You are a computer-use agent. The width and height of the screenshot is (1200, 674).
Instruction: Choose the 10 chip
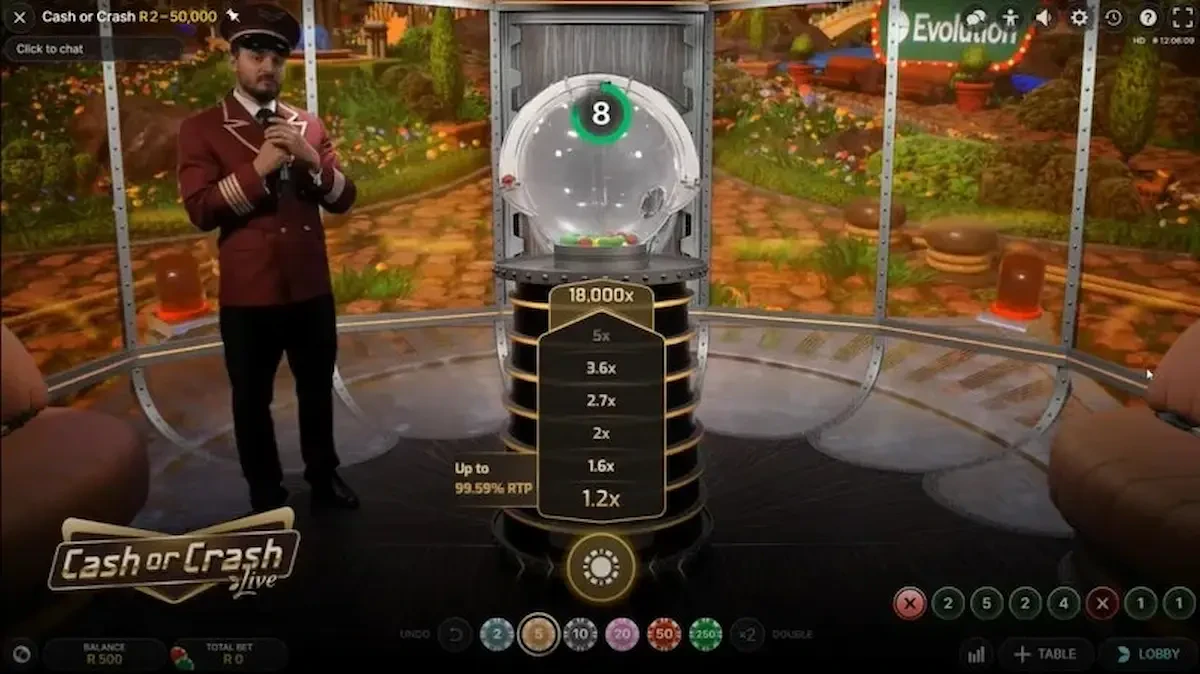click(580, 634)
